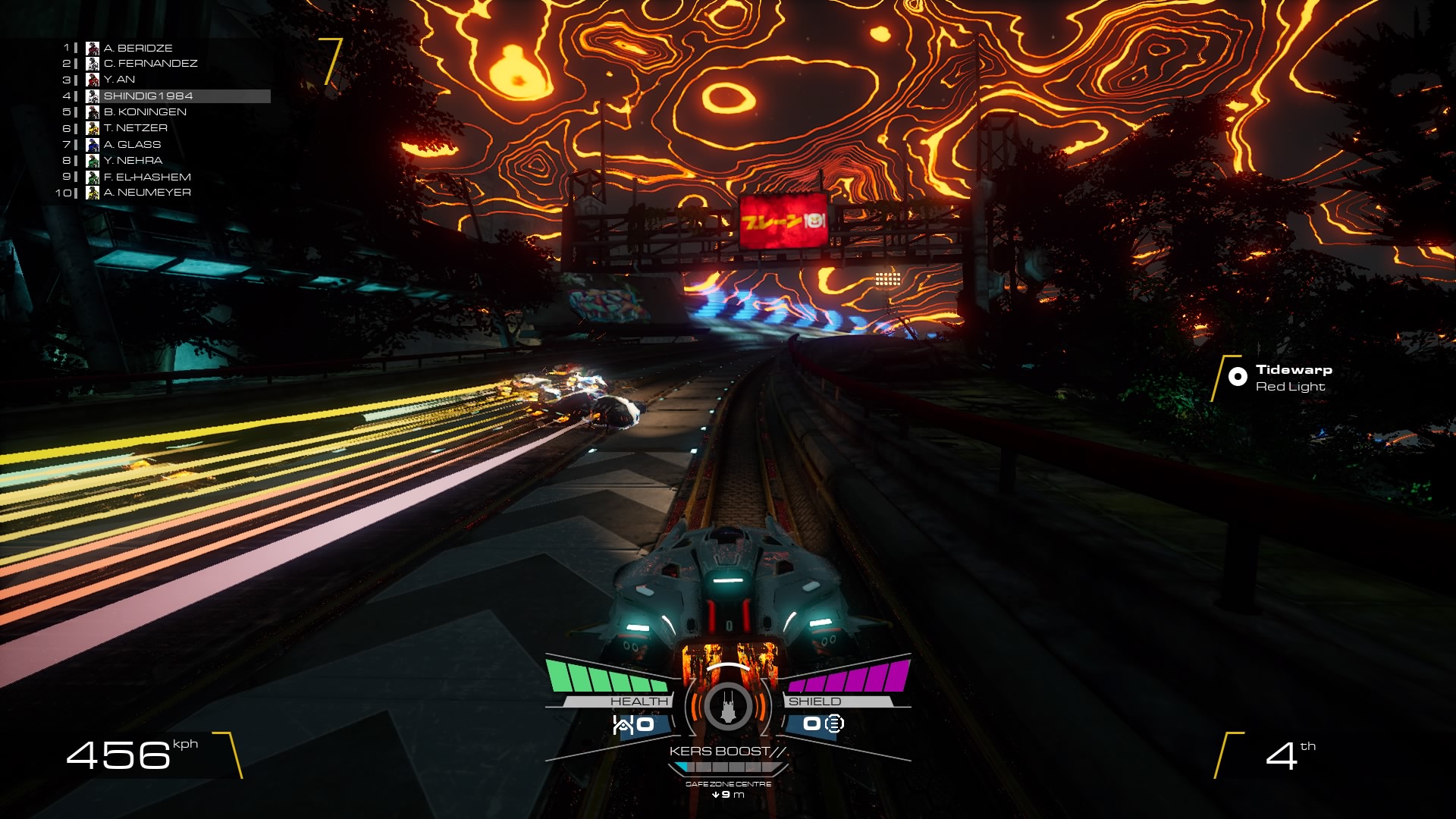Click A. BERIDZE's avatar portrait in the standings
1456x819 pixels.
coord(93,48)
